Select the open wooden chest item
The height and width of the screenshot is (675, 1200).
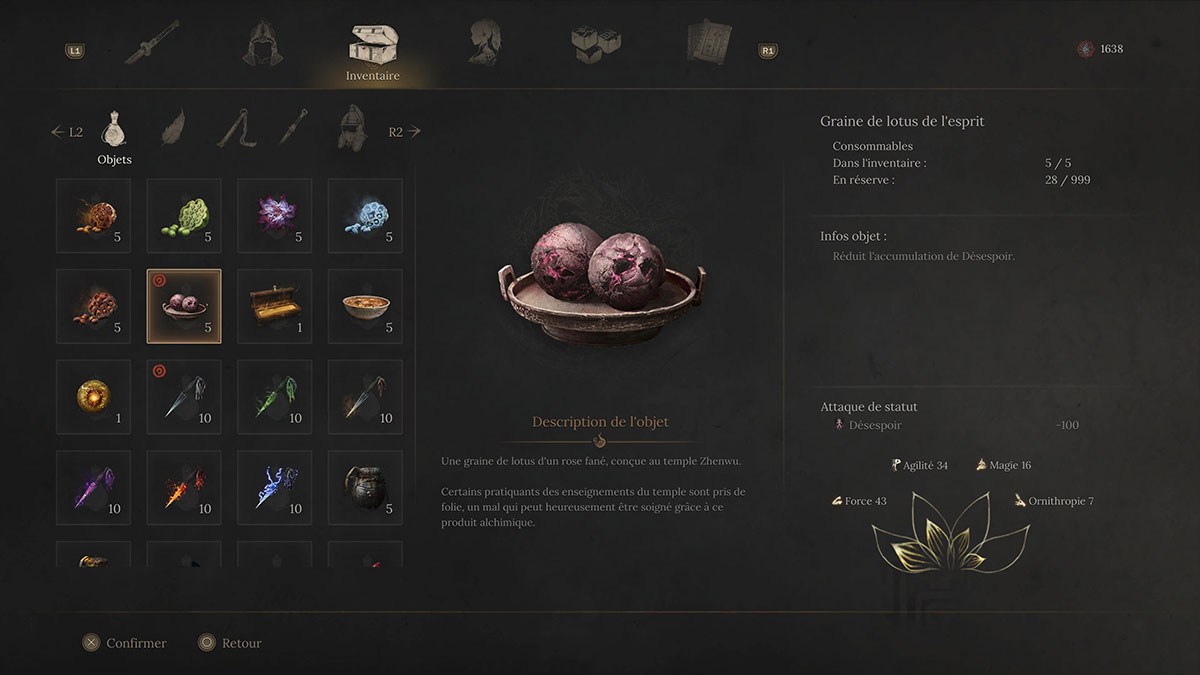(275, 306)
